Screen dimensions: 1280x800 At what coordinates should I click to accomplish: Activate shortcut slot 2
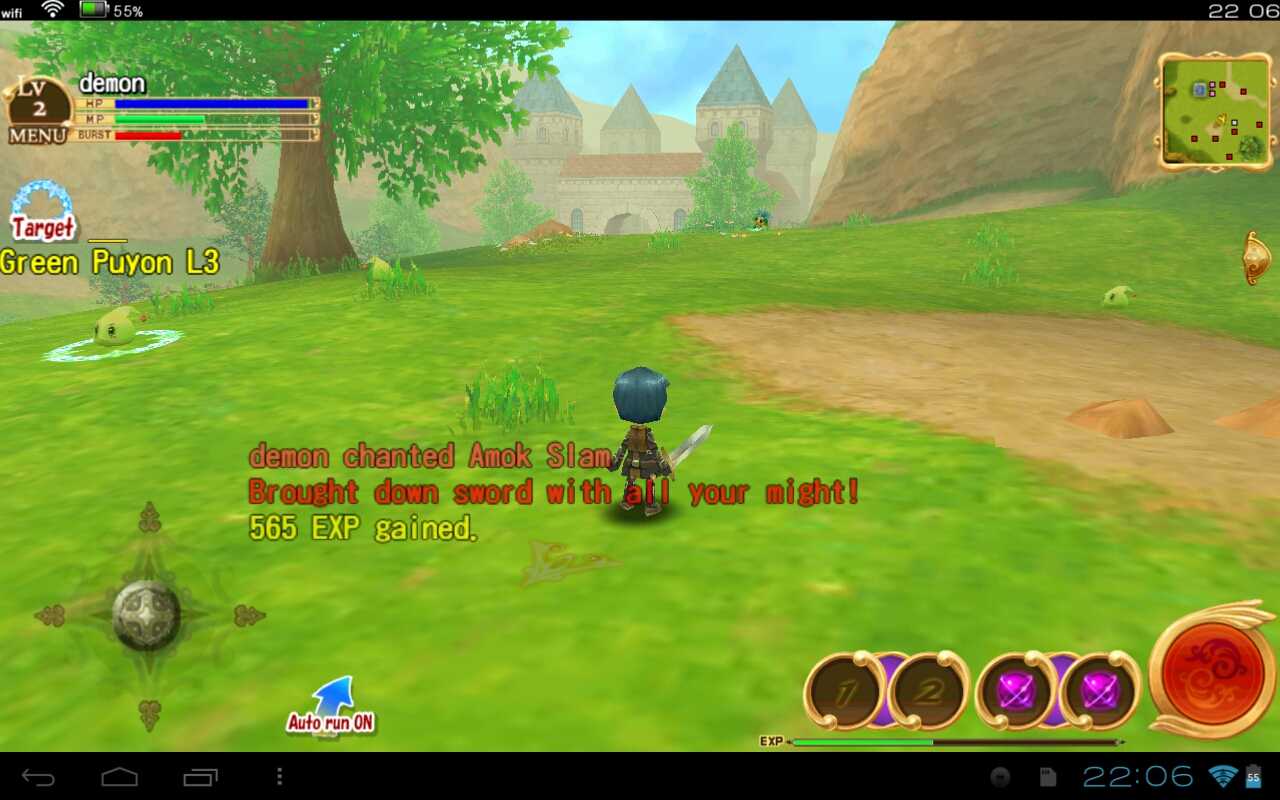928,692
